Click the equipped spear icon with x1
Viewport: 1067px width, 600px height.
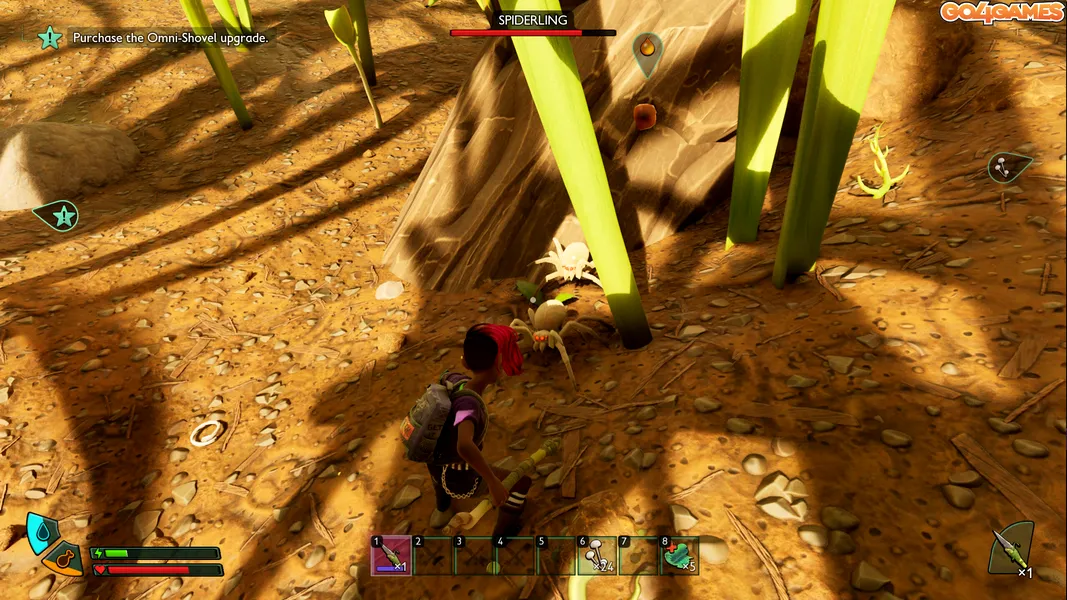tap(1010, 549)
